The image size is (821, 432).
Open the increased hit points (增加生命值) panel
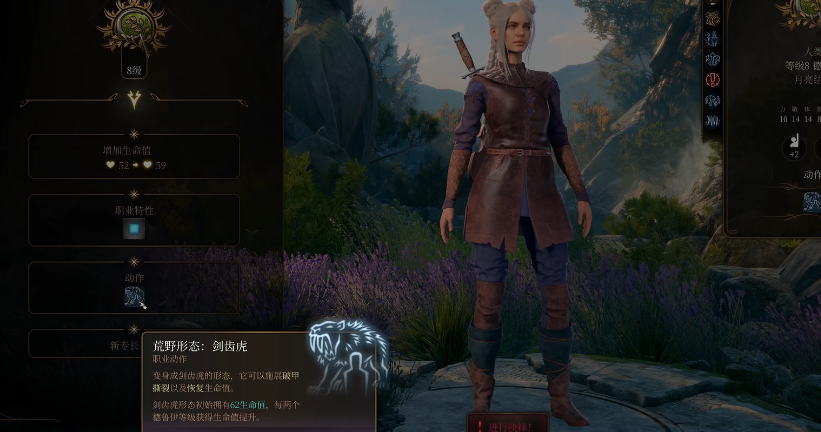(134, 156)
